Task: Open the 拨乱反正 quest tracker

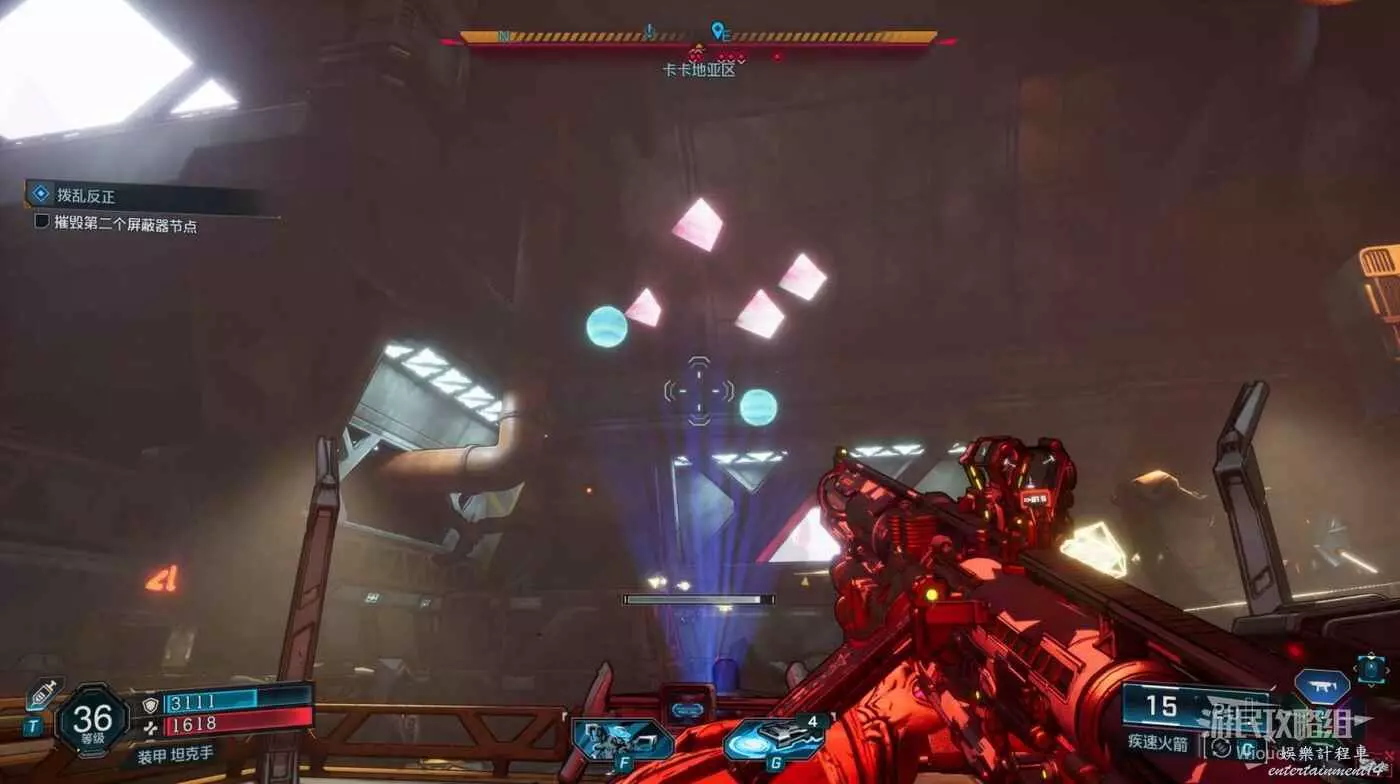Action: click(85, 196)
